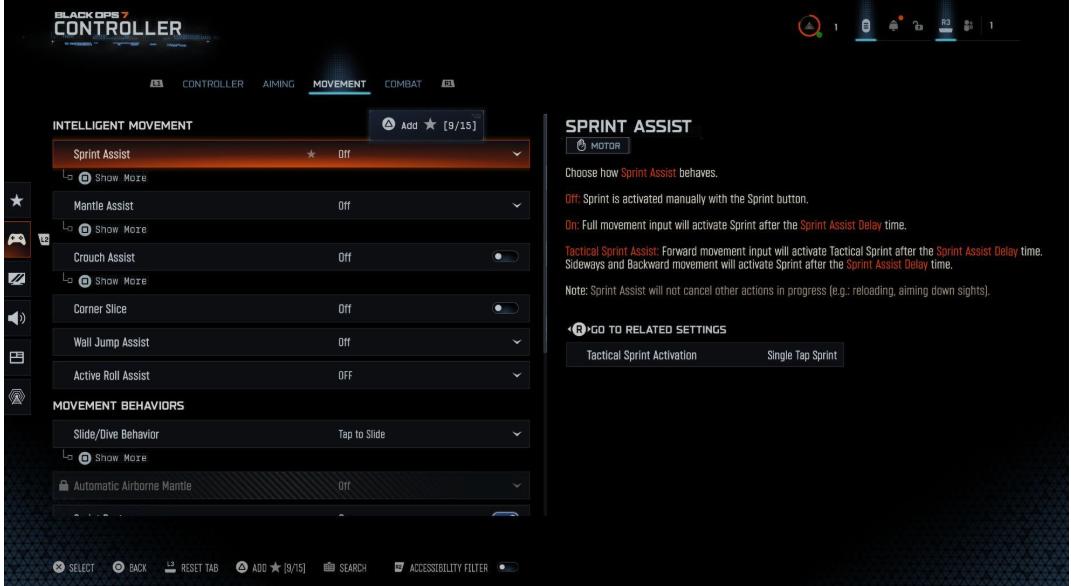Open the Active Roll Assist dropdown
The height and width of the screenshot is (586, 1071).
[516, 375]
